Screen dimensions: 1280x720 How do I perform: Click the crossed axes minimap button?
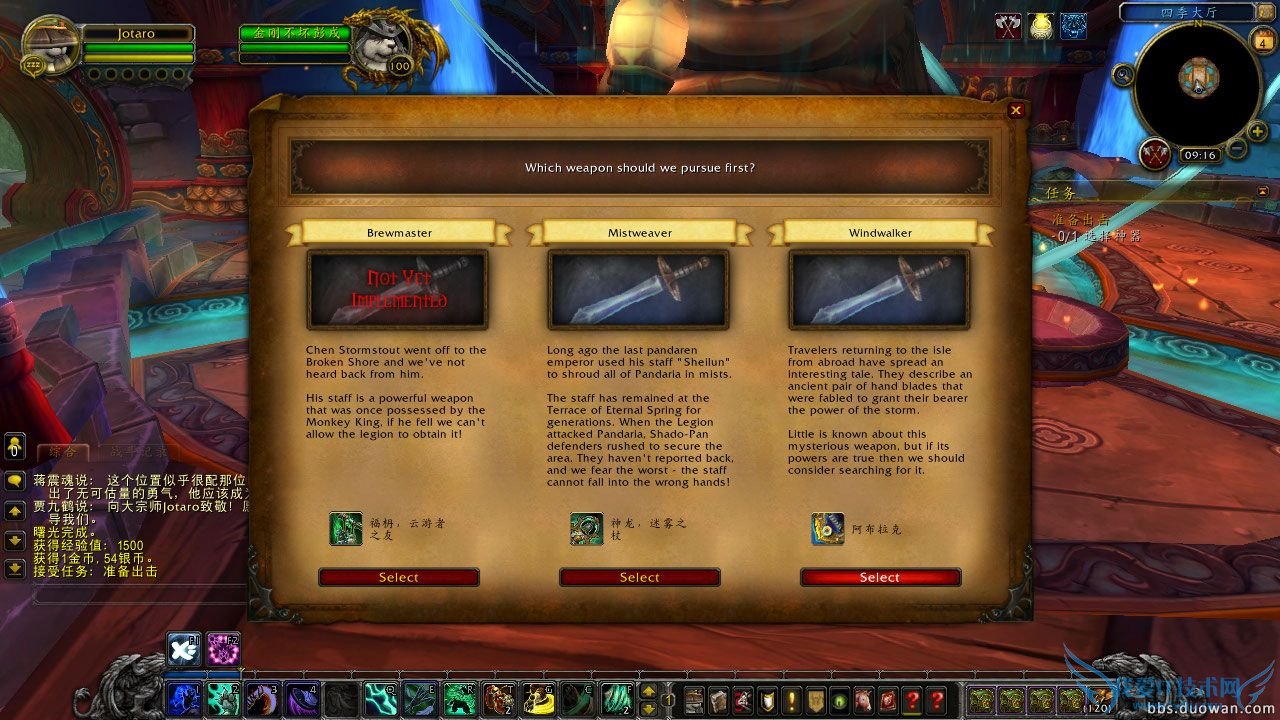pyautogui.click(x=1155, y=154)
